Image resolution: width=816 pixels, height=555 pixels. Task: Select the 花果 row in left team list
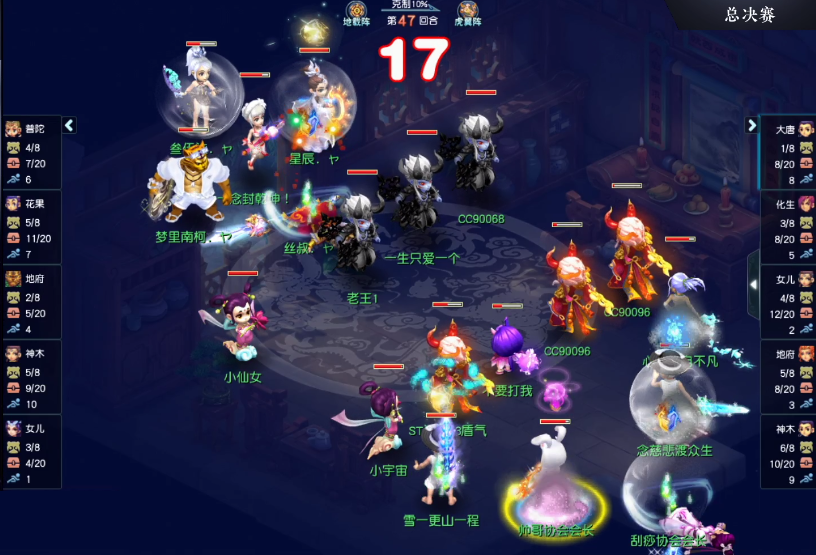coord(30,227)
